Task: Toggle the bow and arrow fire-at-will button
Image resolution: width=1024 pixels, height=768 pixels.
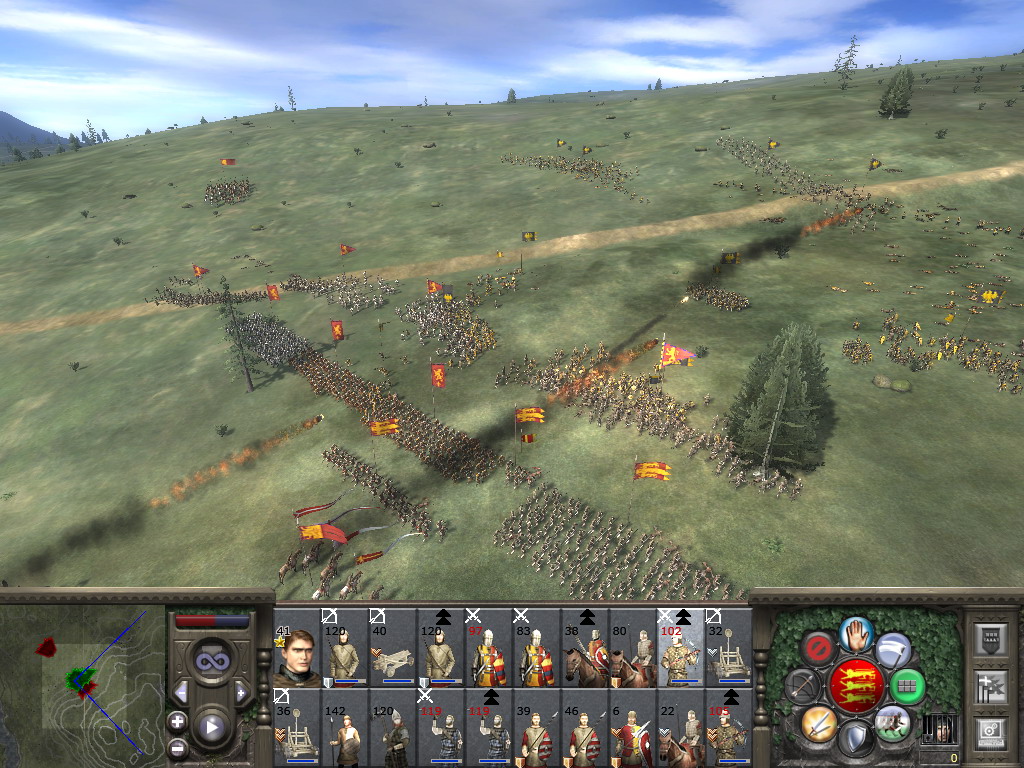Action: click(802, 686)
